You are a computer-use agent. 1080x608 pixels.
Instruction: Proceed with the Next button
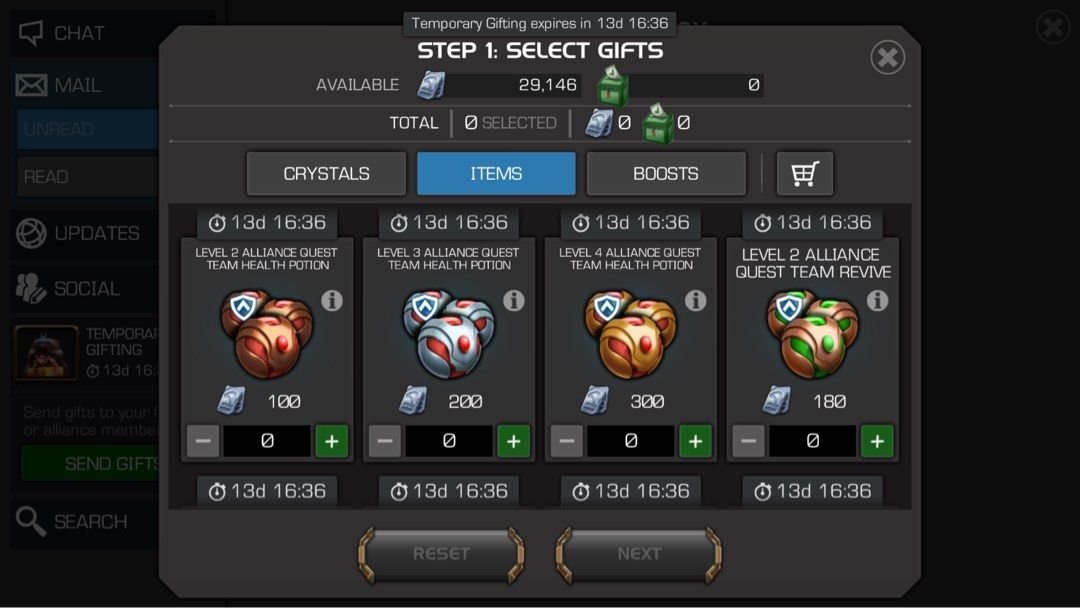pos(639,554)
